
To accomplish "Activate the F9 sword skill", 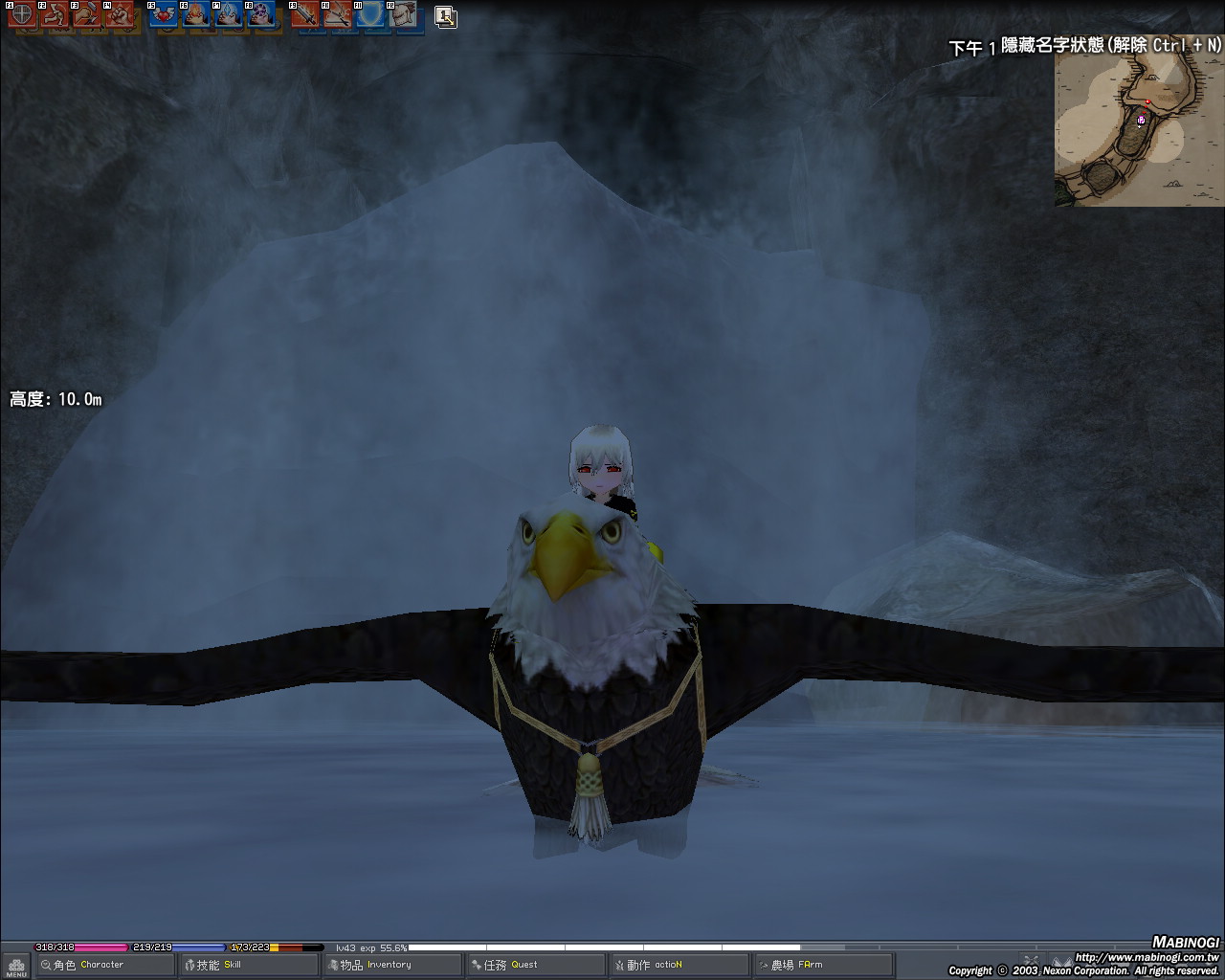I will (x=304, y=14).
